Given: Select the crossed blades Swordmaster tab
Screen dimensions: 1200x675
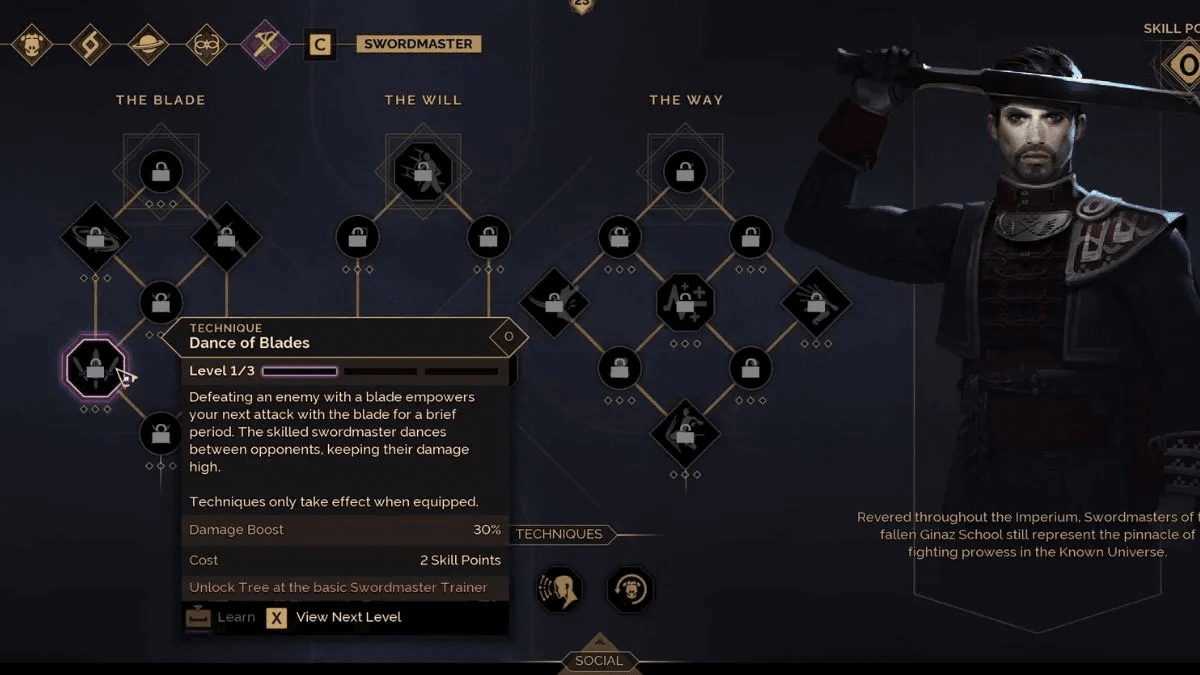Looking at the screenshot, I should pos(265,45).
